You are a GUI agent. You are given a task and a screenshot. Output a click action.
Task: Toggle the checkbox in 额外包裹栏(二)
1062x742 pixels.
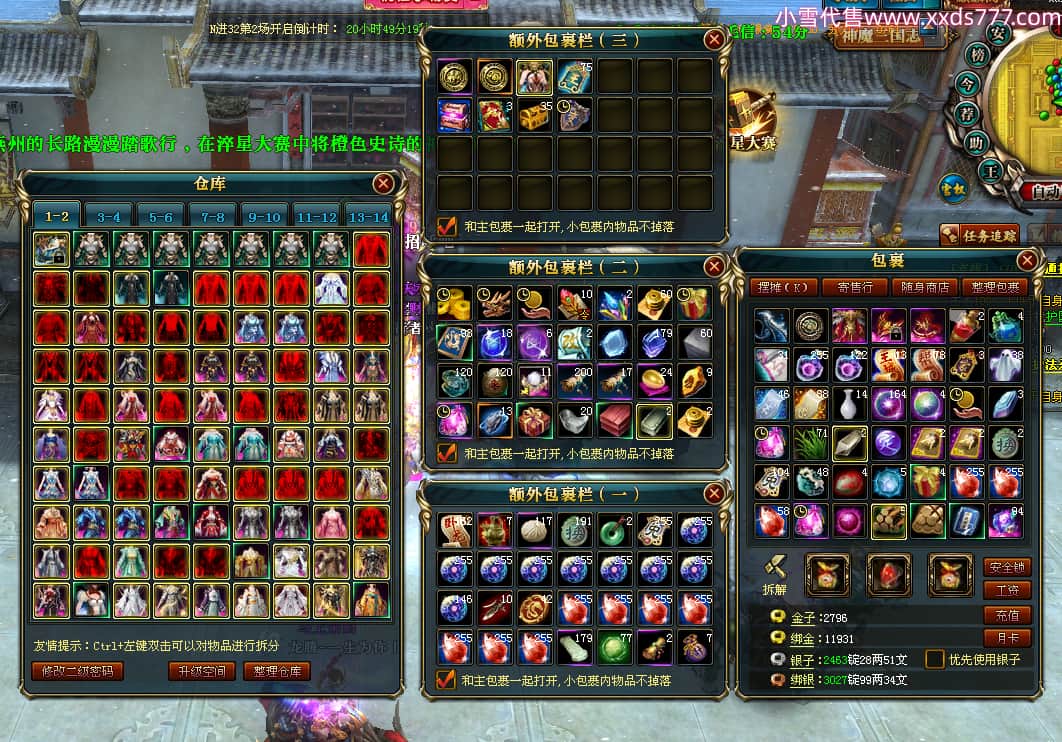pos(447,453)
